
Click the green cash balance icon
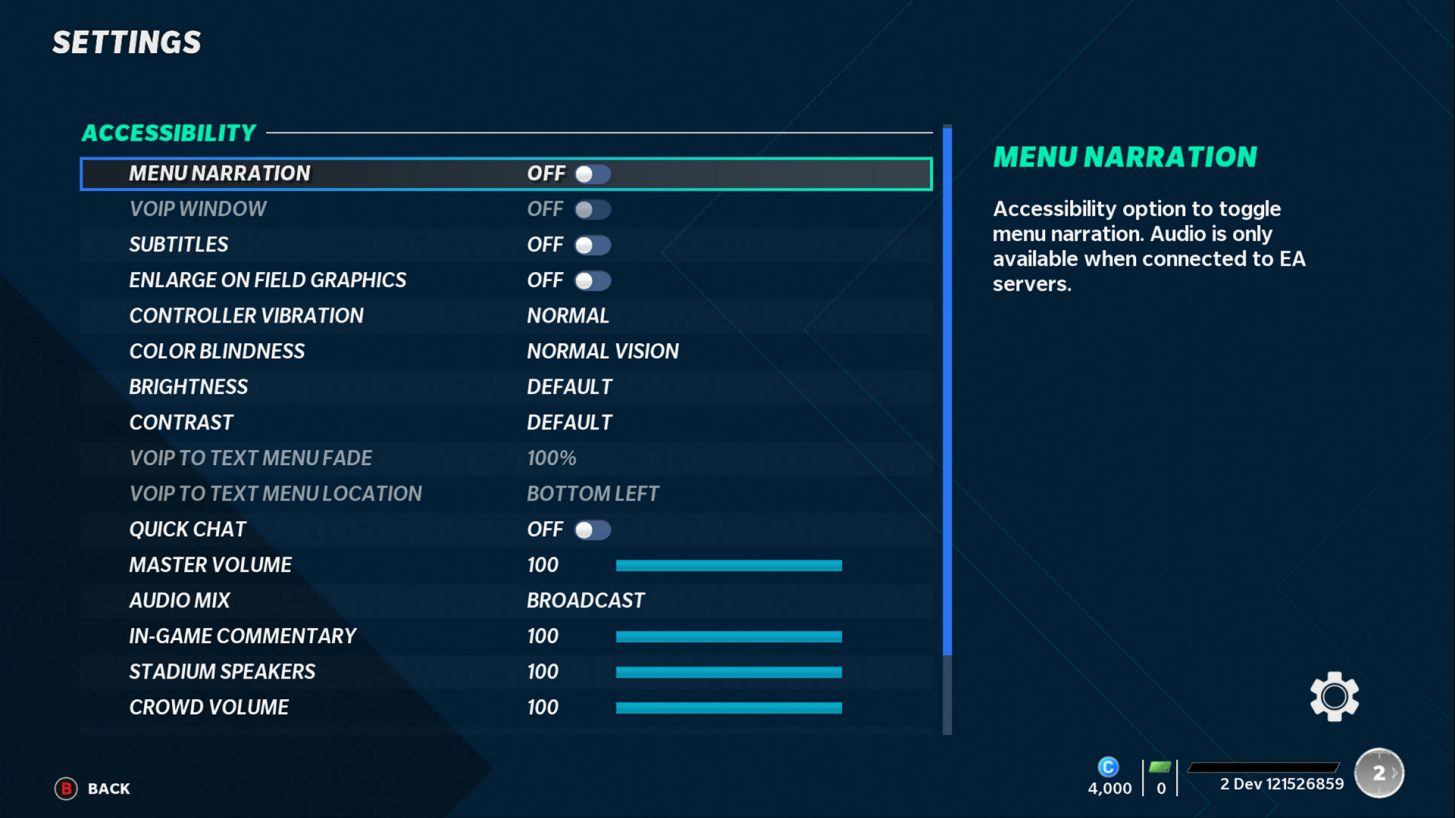pyautogui.click(x=1161, y=766)
